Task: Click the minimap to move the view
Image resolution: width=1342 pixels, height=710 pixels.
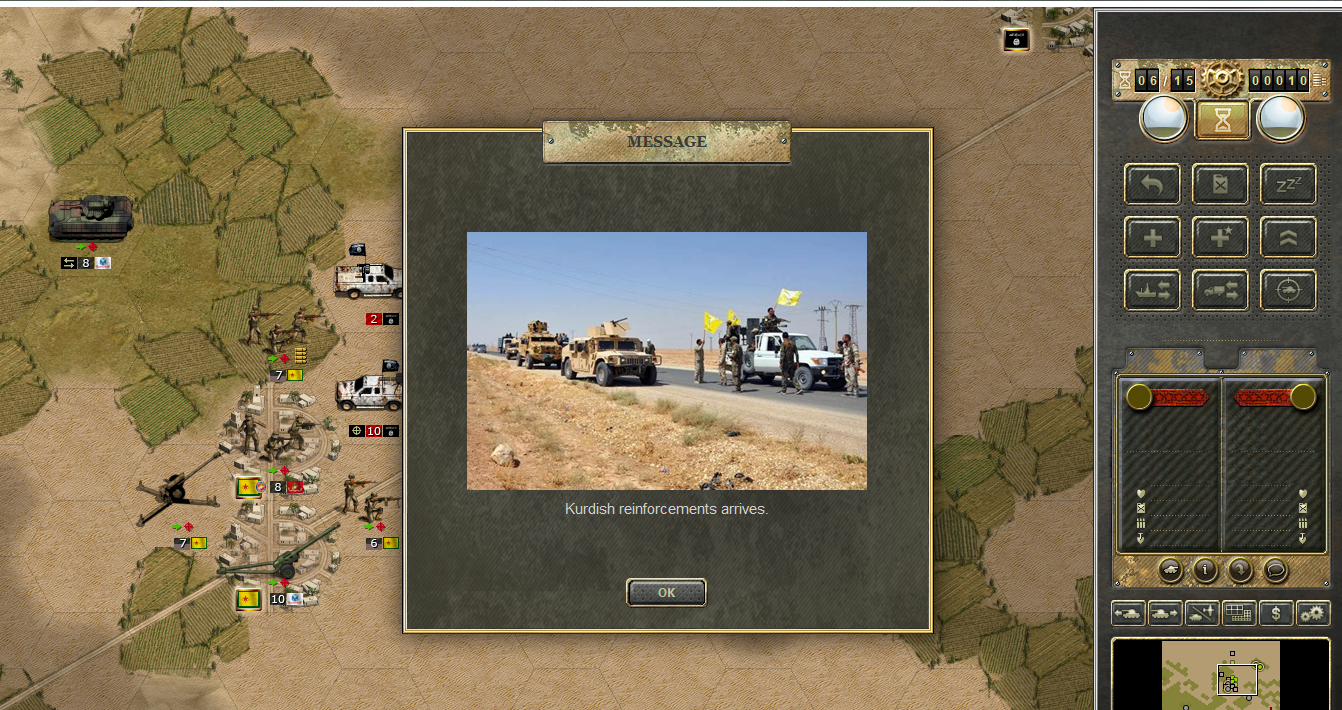Action: [x=1220, y=675]
